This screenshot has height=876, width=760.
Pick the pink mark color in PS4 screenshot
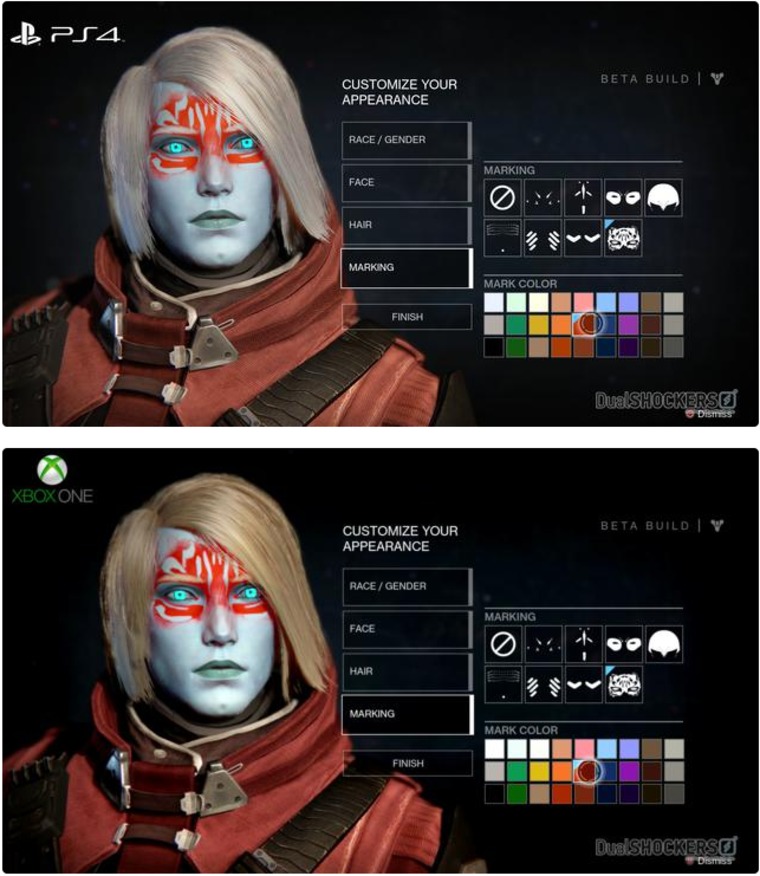582,302
